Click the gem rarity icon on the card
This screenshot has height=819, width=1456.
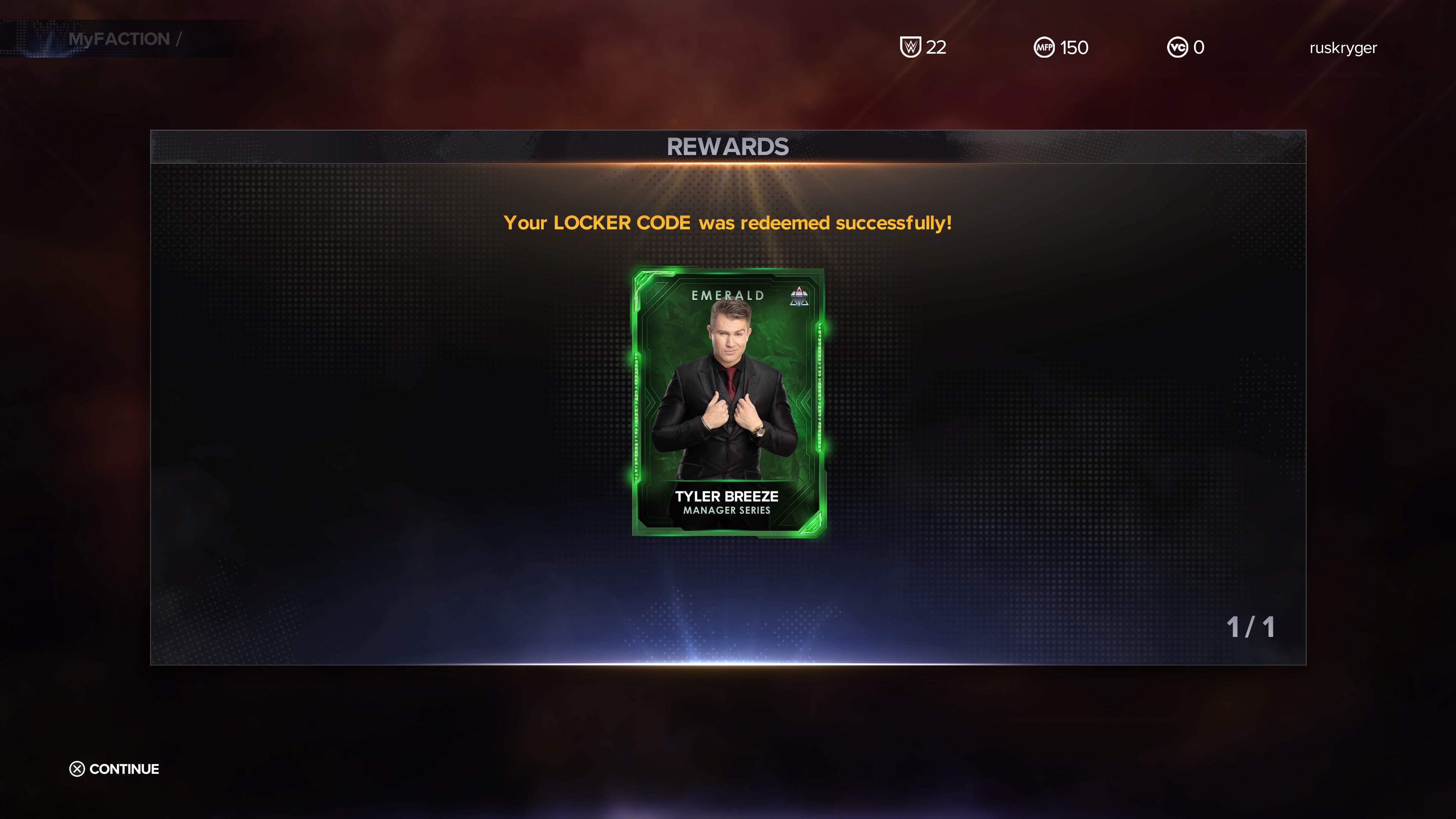coord(799,297)
